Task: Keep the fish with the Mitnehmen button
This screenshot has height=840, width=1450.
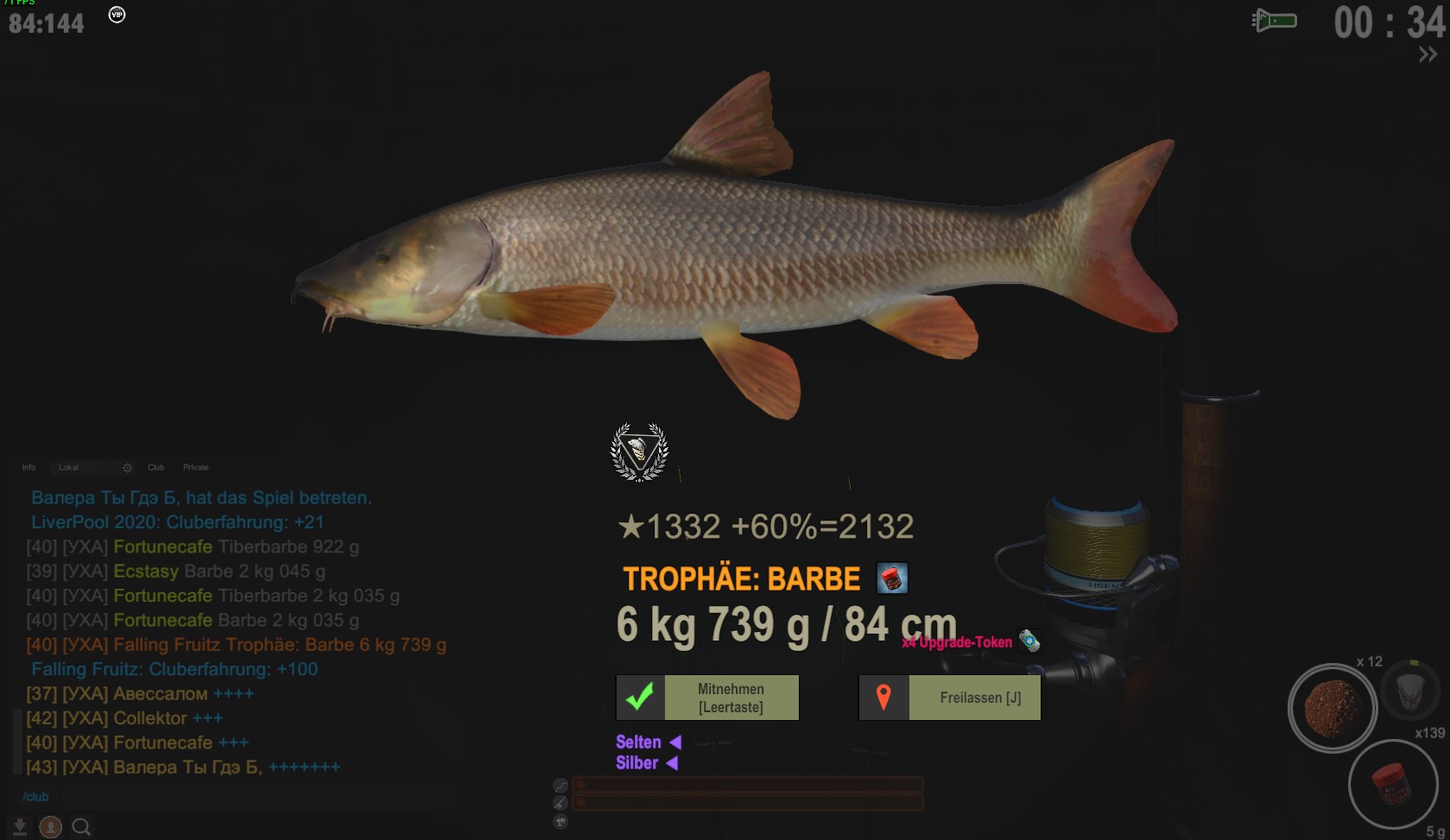Action: (707, 698)
